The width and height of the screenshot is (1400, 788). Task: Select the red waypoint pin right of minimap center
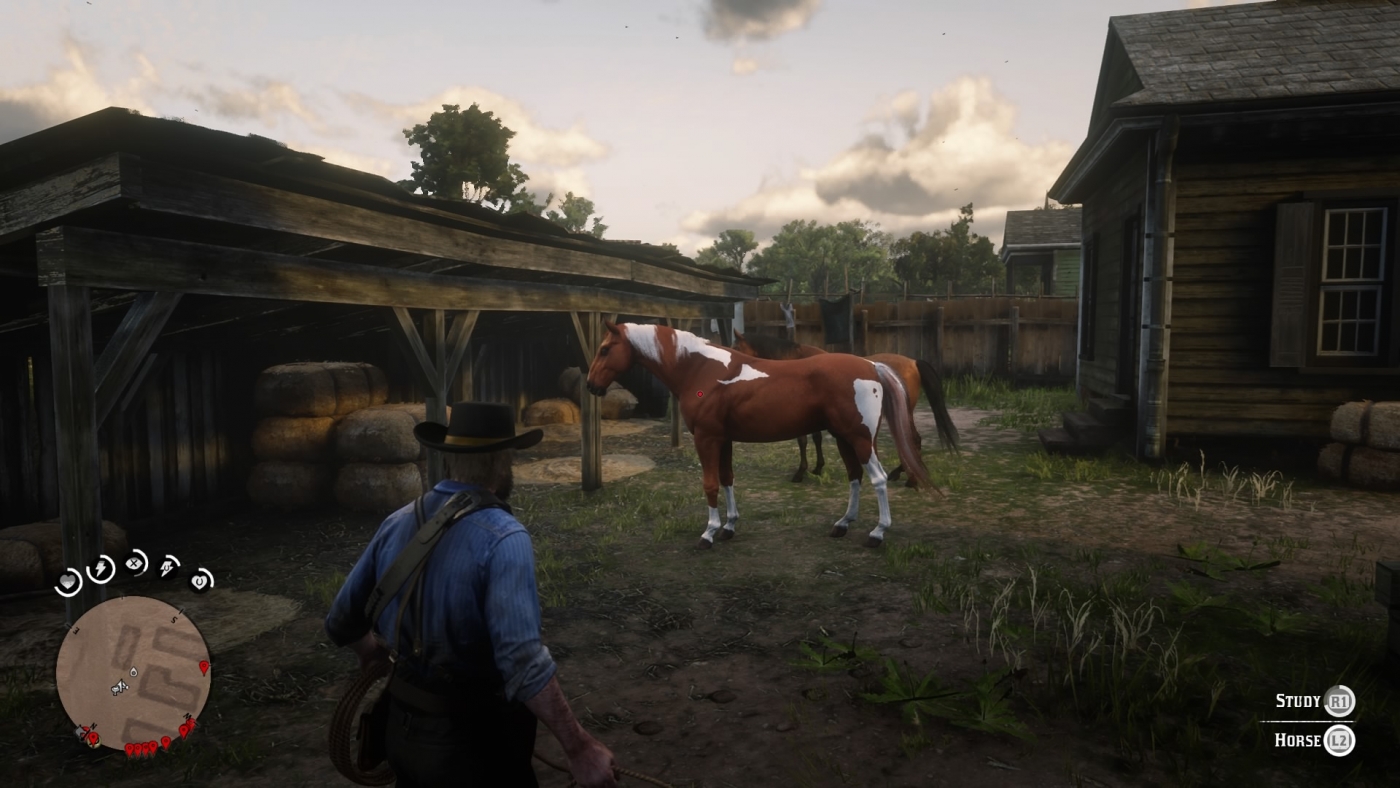point(203,667)
